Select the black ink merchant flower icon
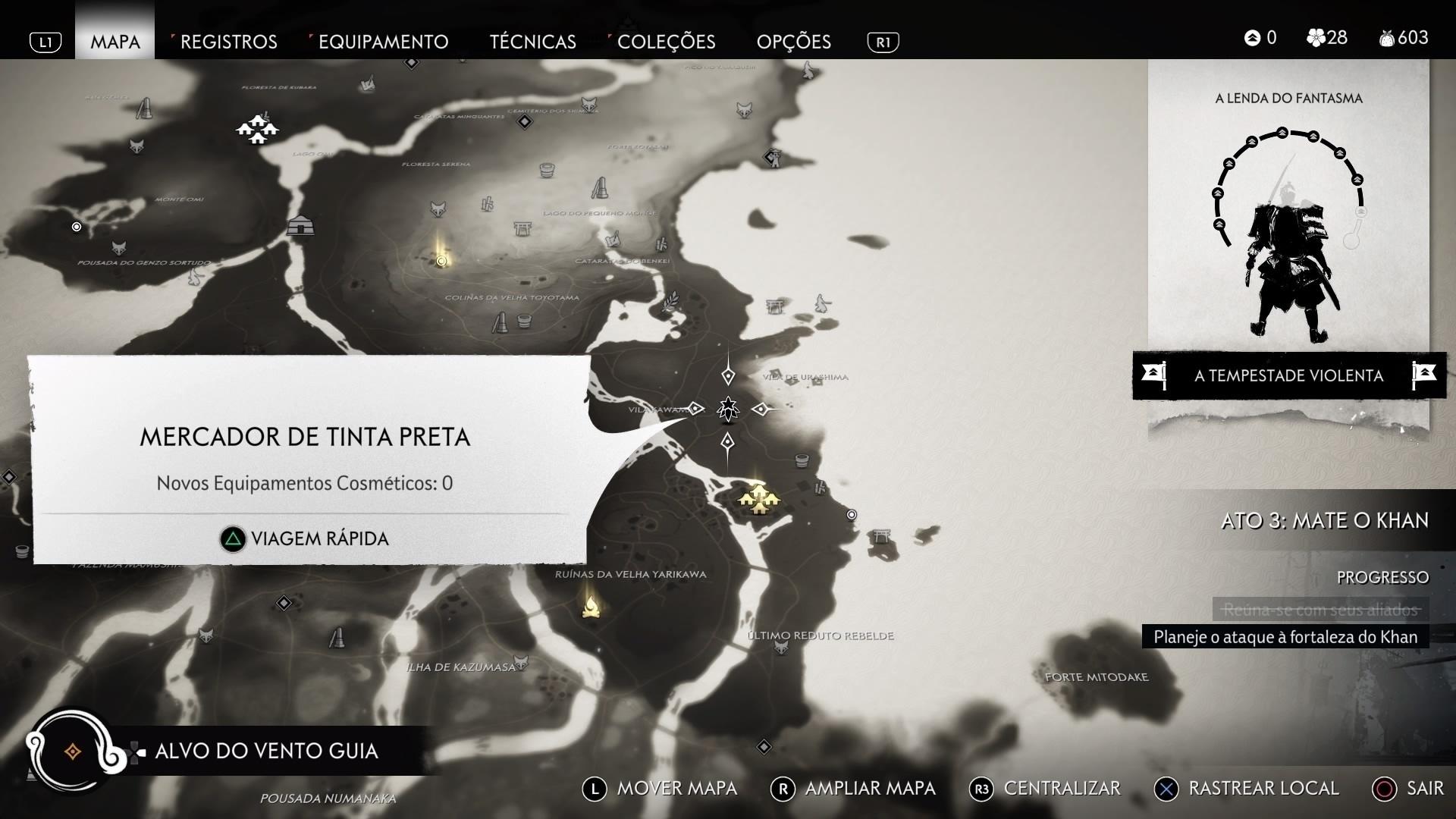This screenshot has width=1456, height=819. point(726,408)
